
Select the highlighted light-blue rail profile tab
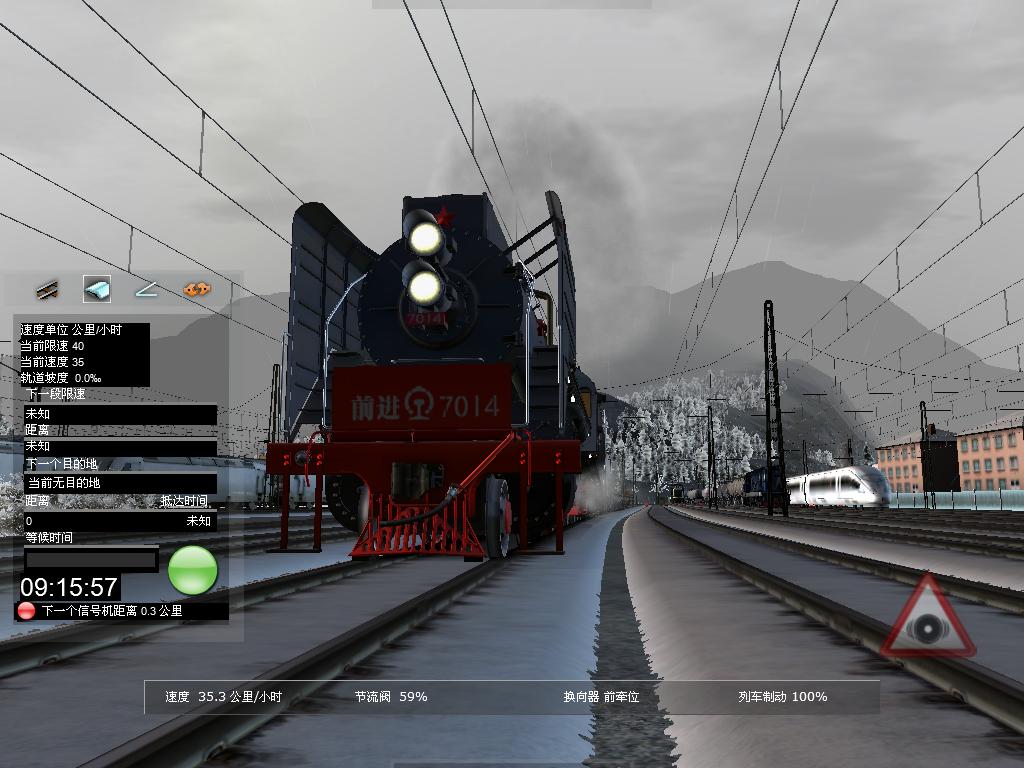[97, 290]
